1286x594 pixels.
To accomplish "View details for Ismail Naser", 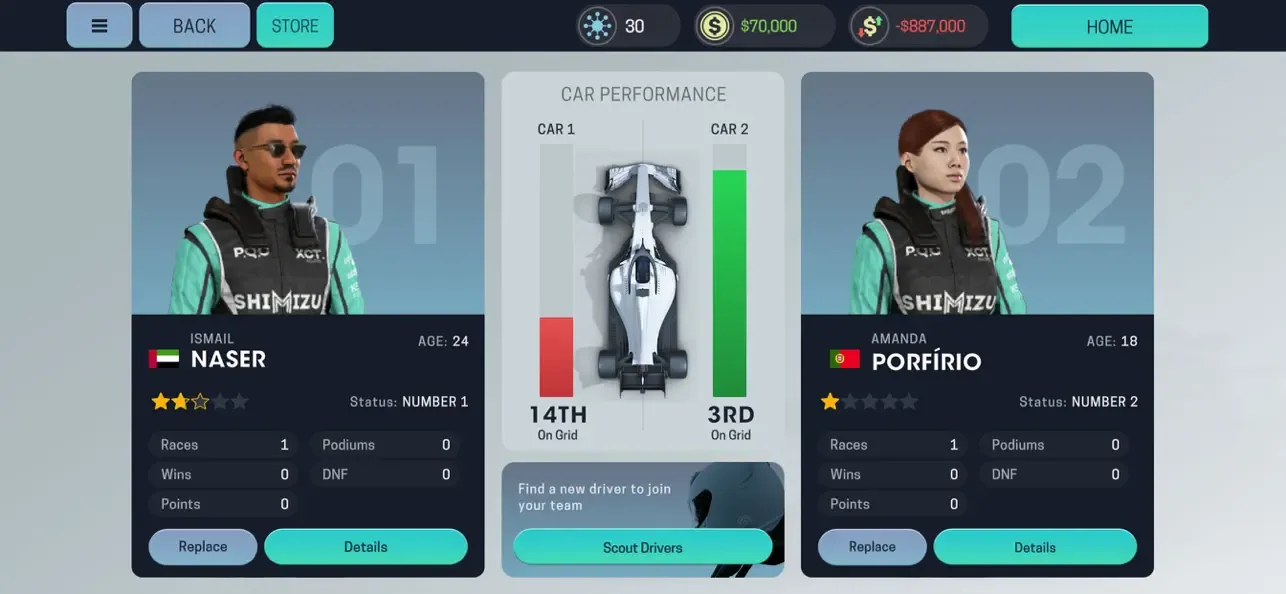I will point(366,547).
